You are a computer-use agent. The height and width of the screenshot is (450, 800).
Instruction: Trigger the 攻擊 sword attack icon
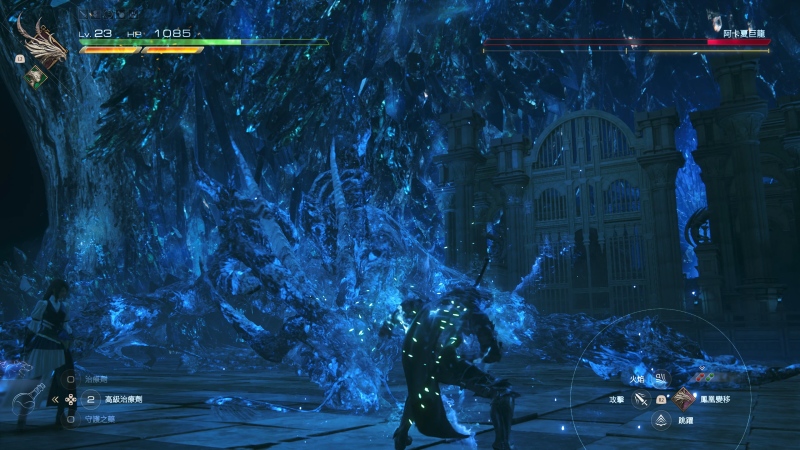[x=641, y=399]
